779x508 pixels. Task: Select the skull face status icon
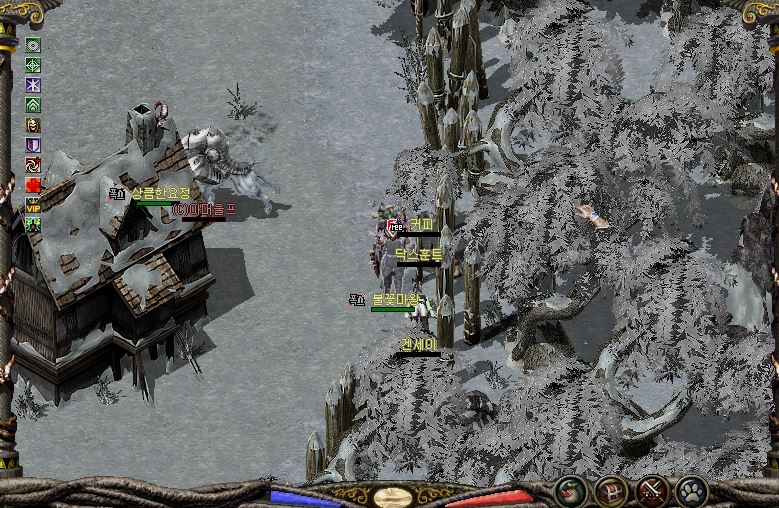[x=33, y=125]
